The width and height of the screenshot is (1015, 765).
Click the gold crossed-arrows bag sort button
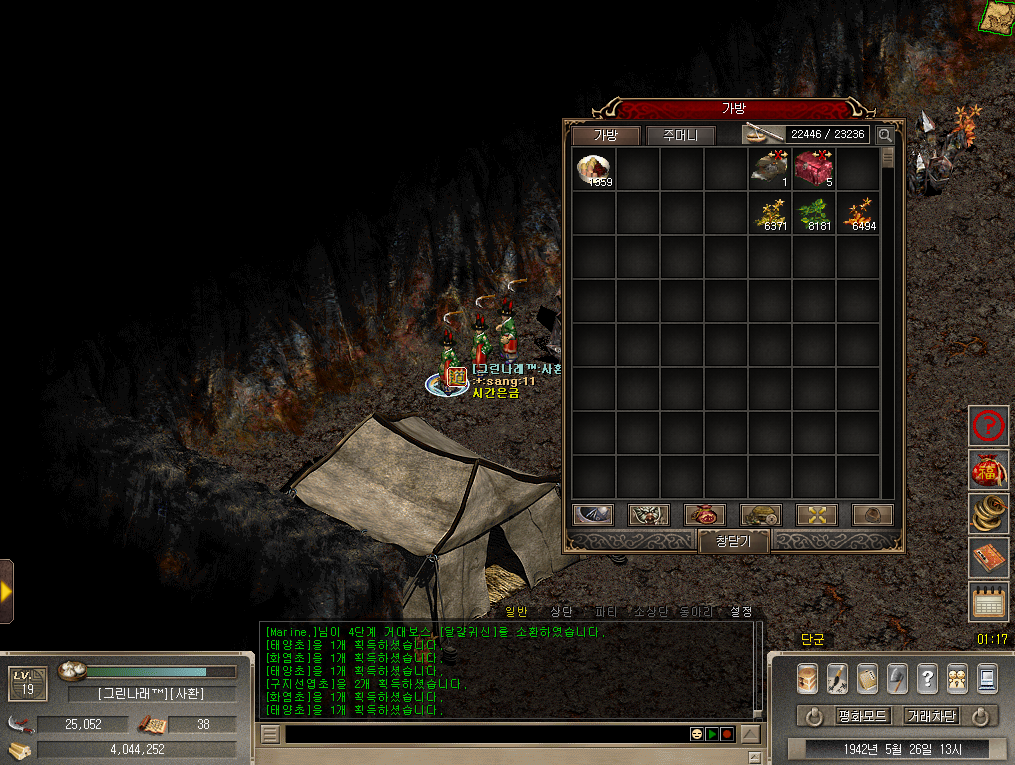click(816, 515)
